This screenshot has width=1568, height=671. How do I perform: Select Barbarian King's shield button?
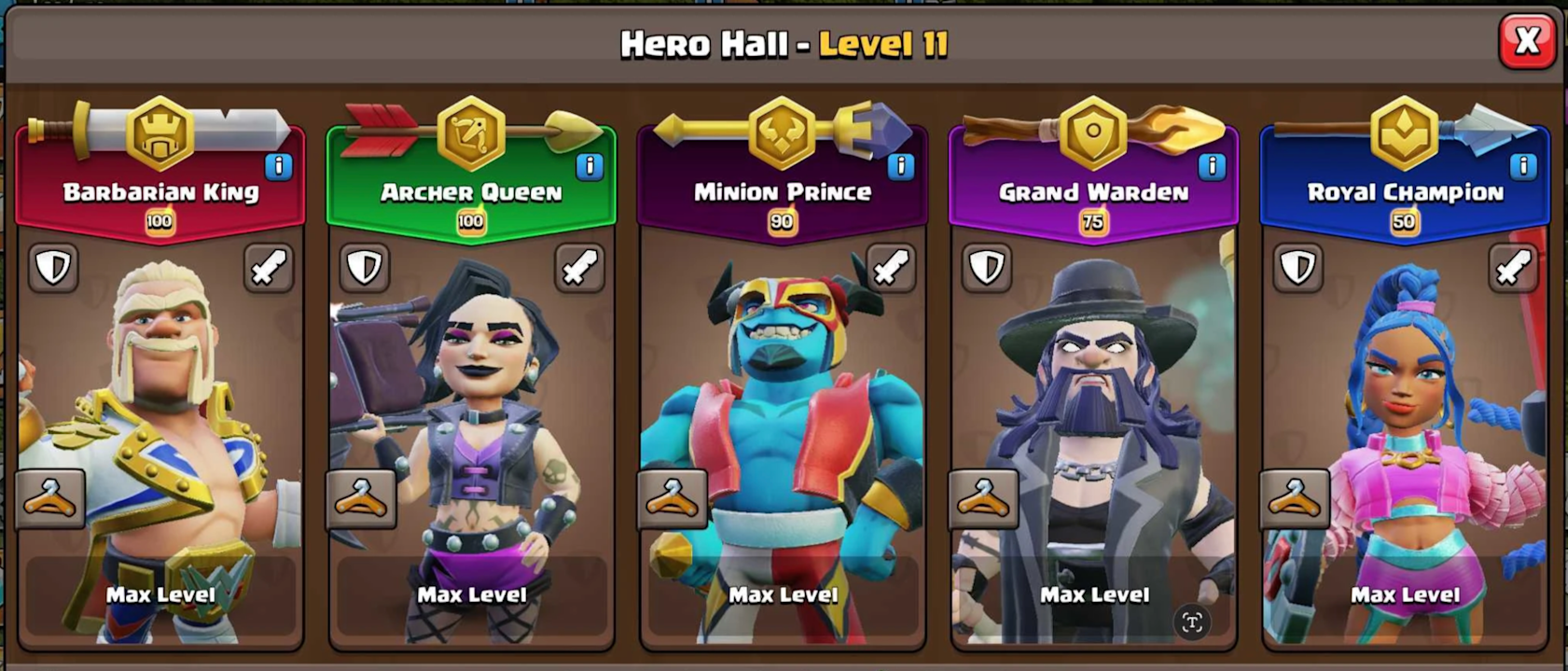[53, 268]
